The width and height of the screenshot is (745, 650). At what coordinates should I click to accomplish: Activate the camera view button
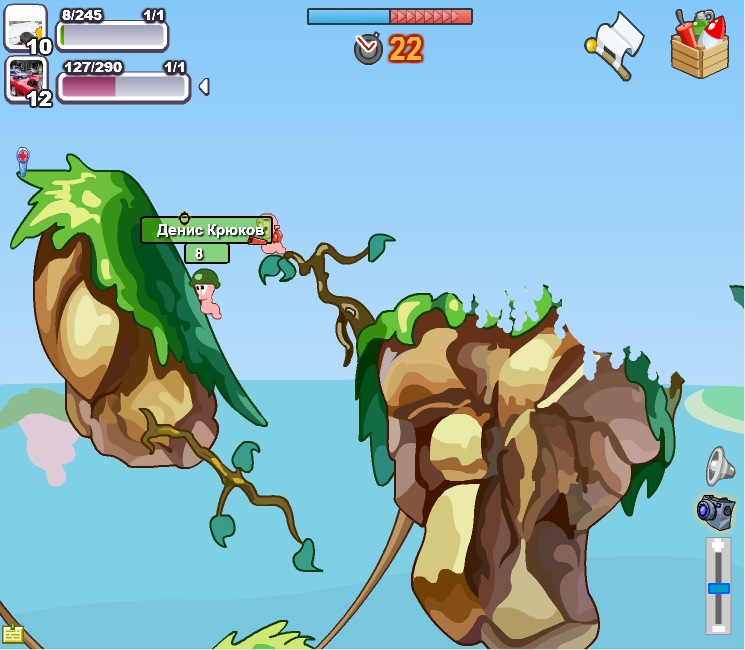pyautogui.click(x=716, y=511)
